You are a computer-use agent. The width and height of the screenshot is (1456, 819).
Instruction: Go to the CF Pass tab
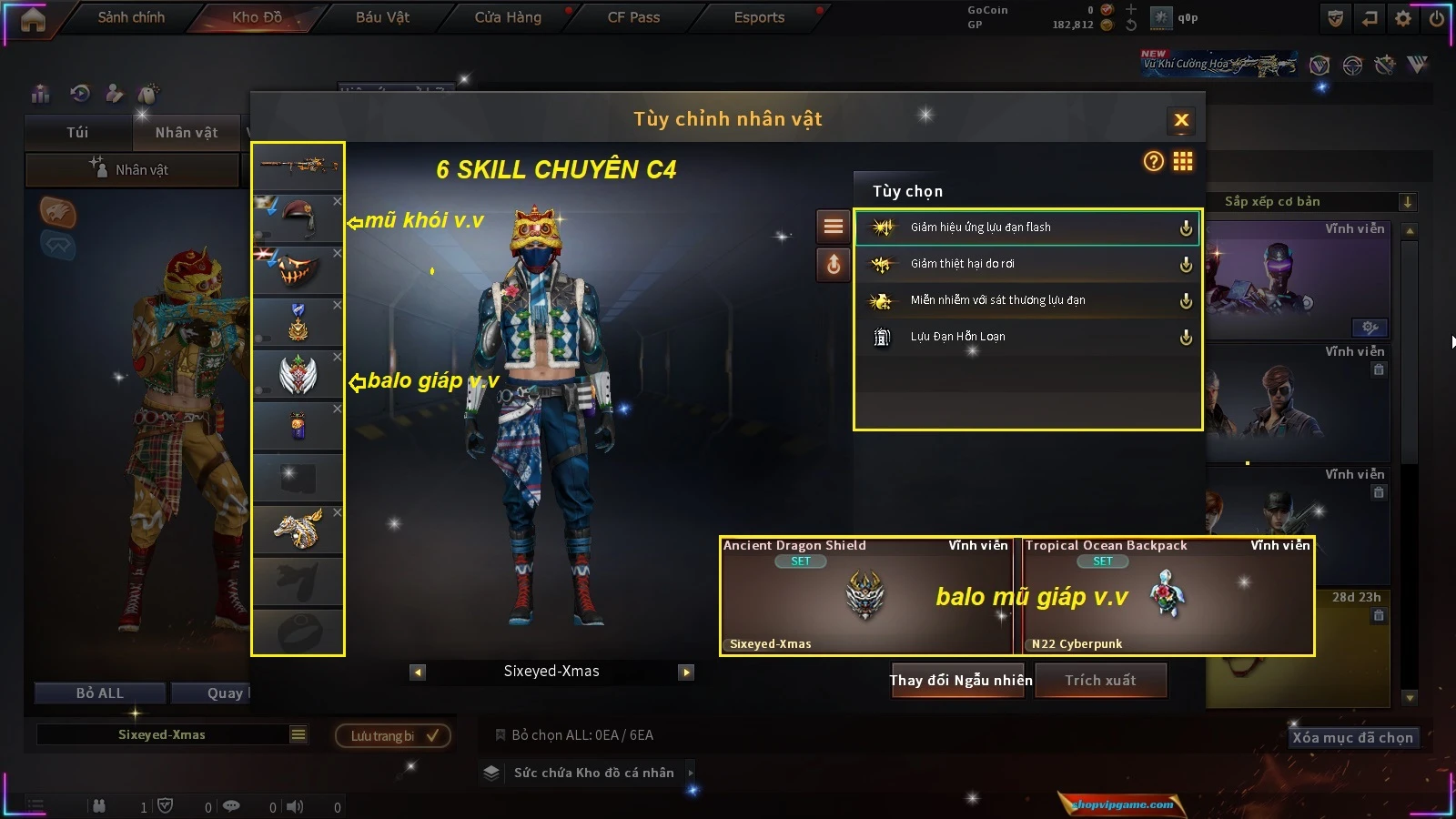633,17
